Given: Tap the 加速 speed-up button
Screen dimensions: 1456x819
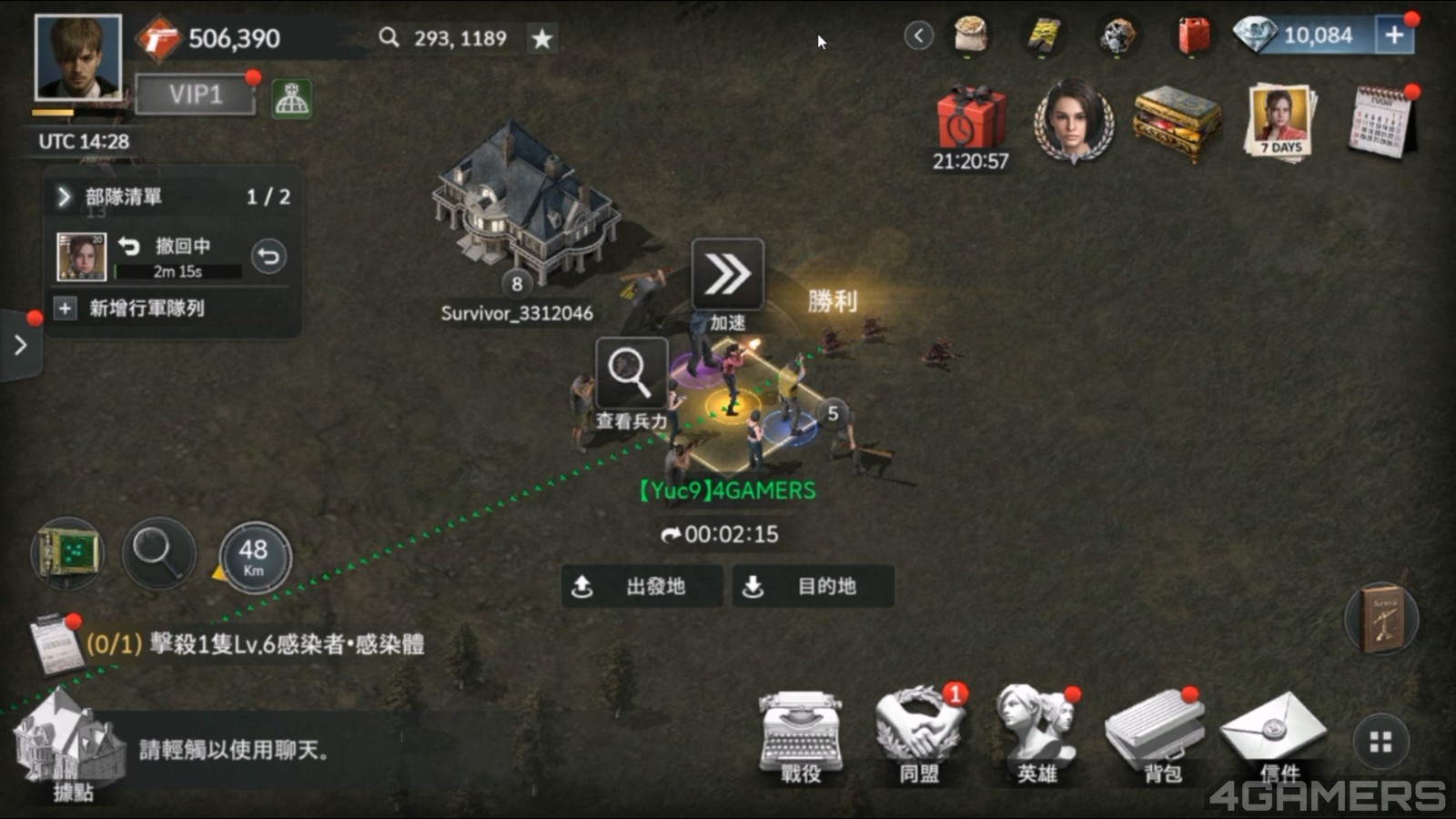Looking at the screenshot, I should 727,276.
